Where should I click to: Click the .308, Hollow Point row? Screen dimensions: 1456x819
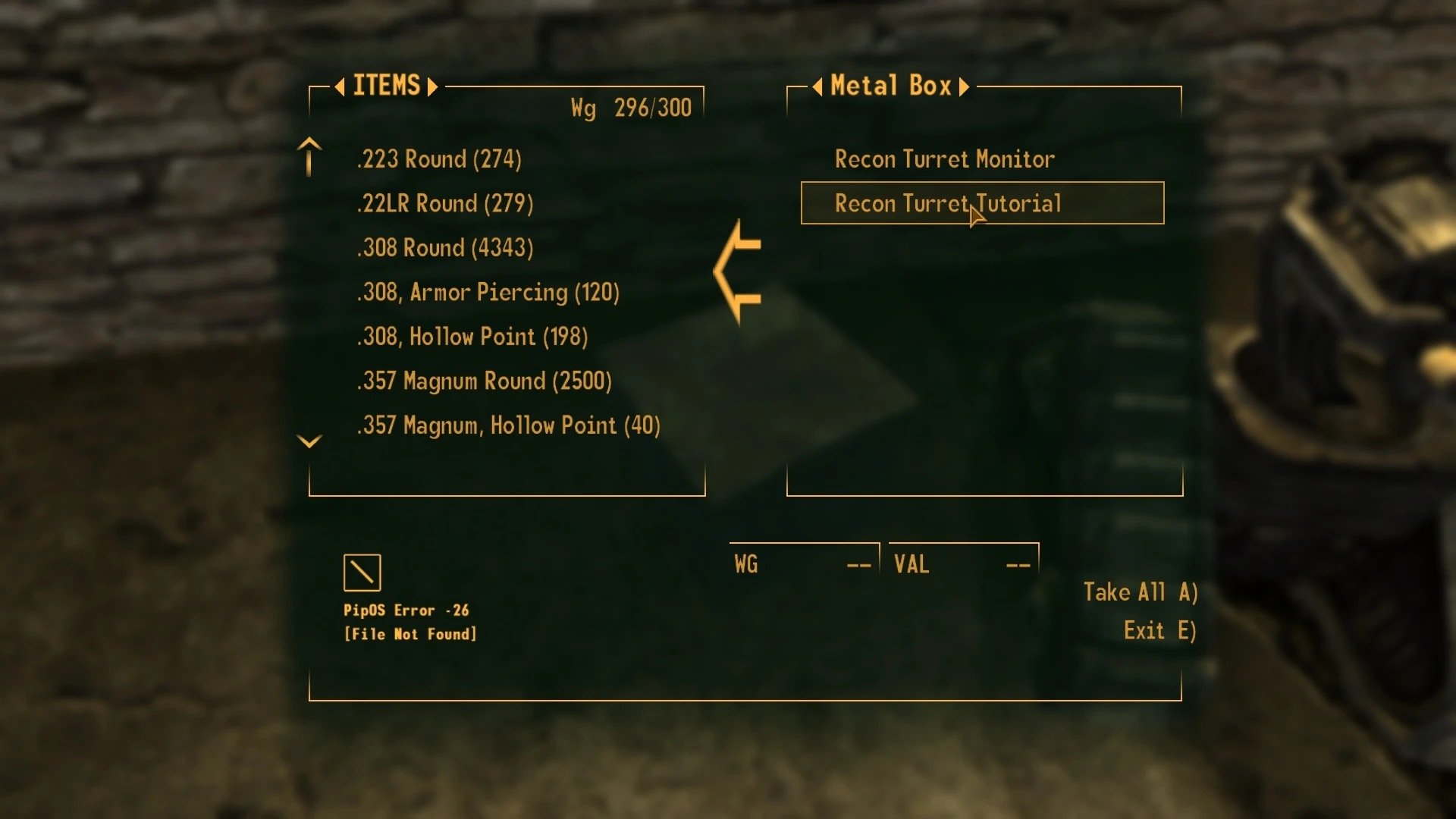(x=472, y=337)
